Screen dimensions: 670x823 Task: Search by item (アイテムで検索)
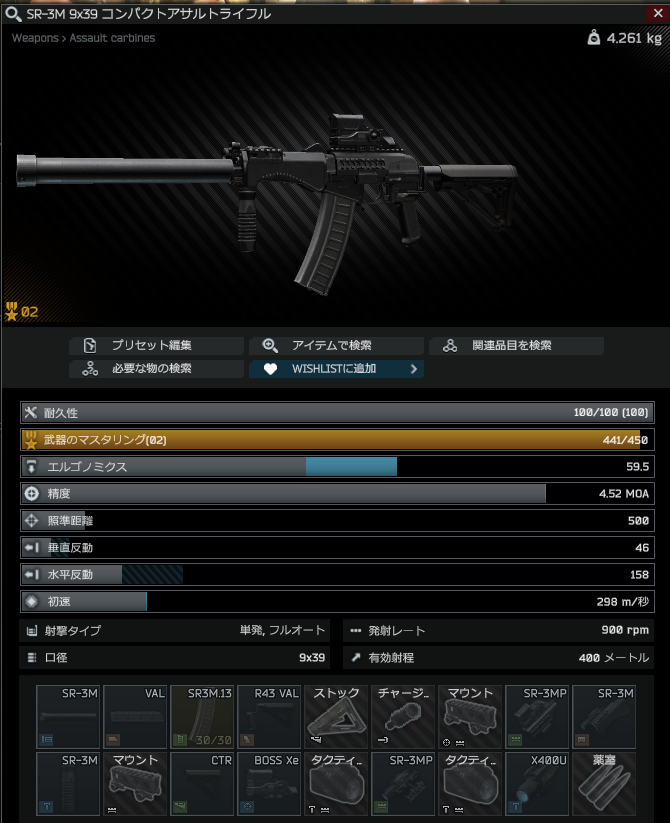click(336, 346)
